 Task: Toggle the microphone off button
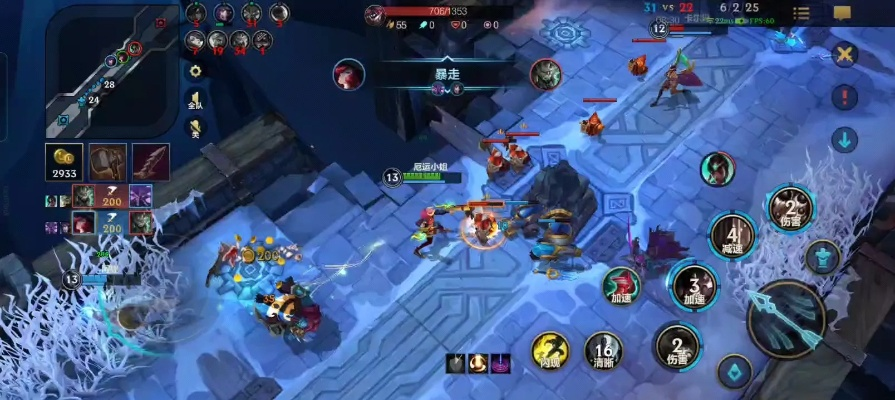[x=195, y=127]
